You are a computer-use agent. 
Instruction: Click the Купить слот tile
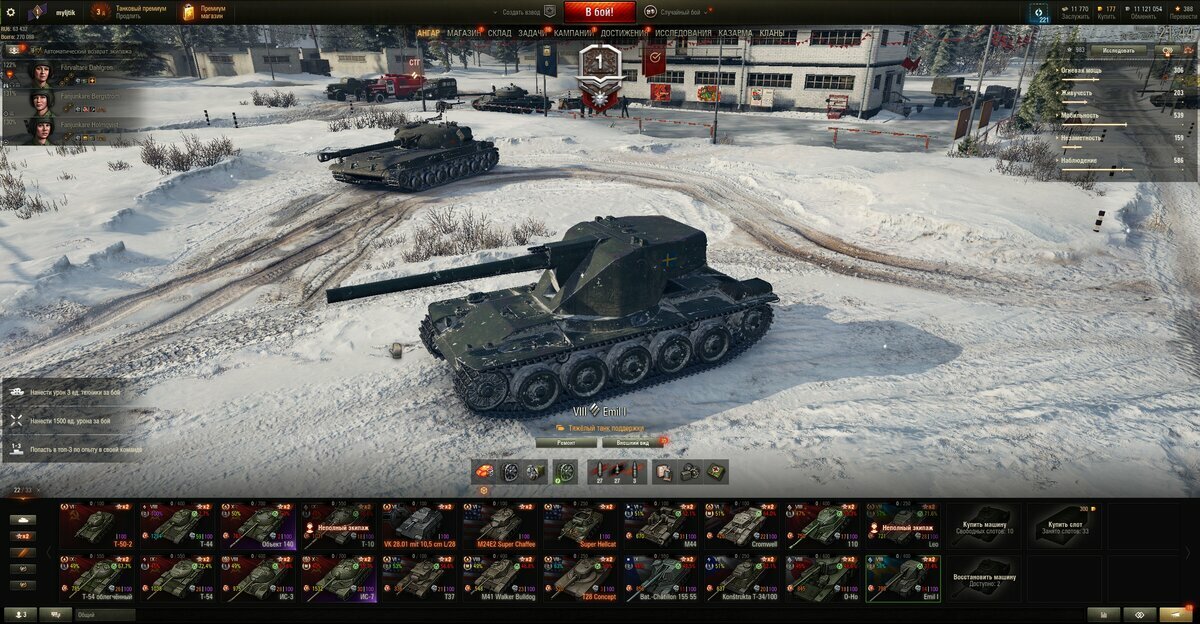point(1065,526)
